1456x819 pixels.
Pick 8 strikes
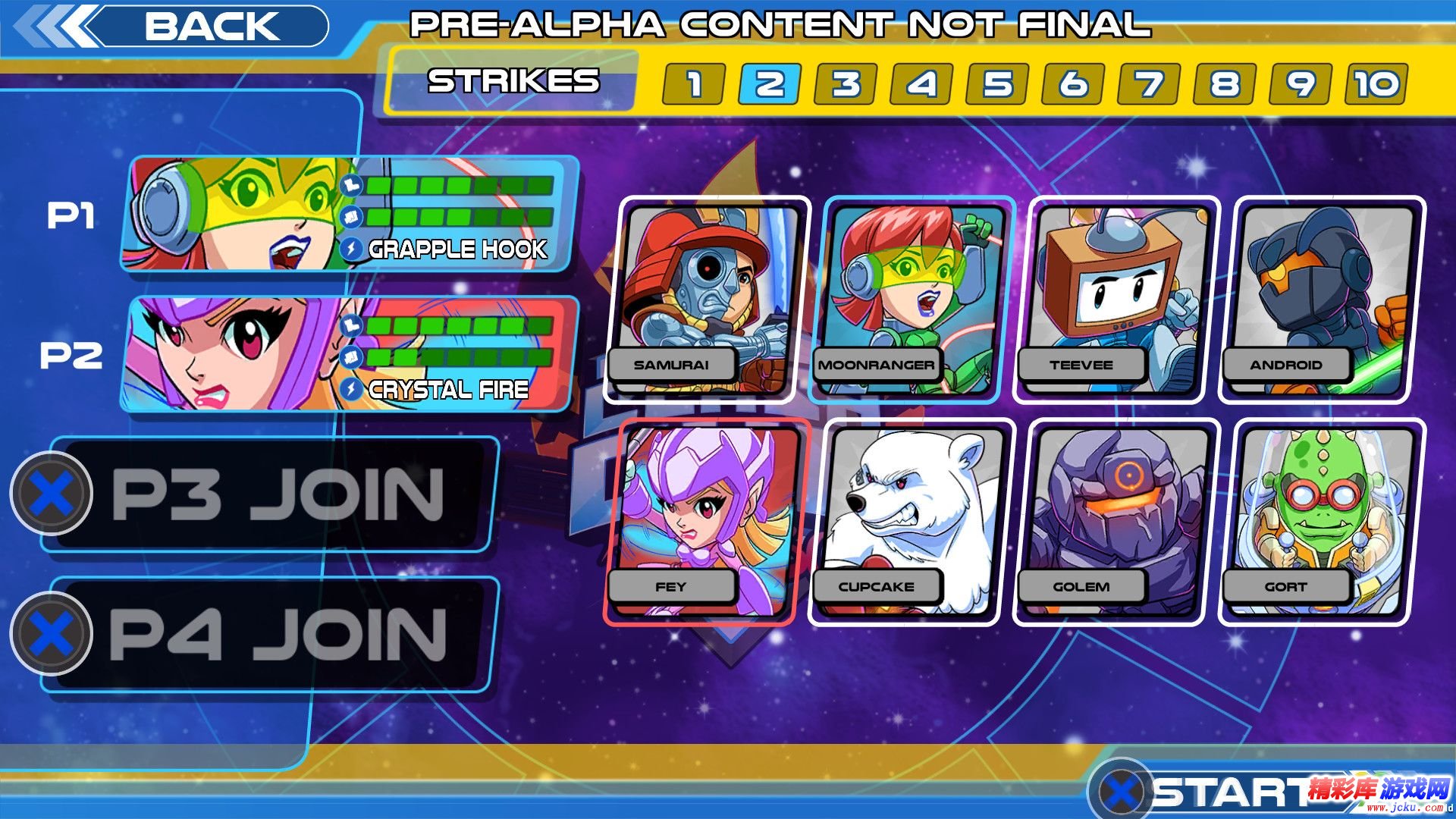pyautogui.click(x=1224, y=83)
